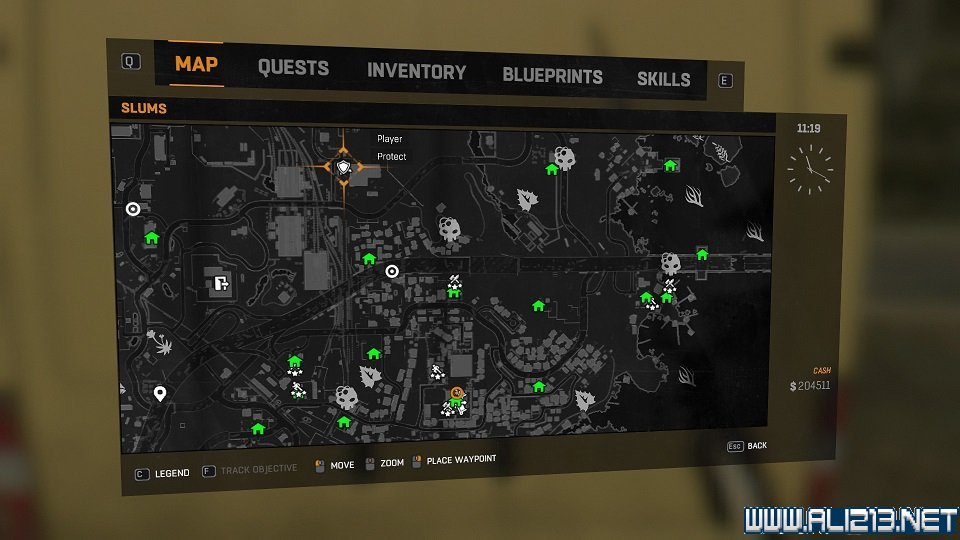Go Back from the map screen
The width and height of the screenshot is (960, 540).
point(757,445)
